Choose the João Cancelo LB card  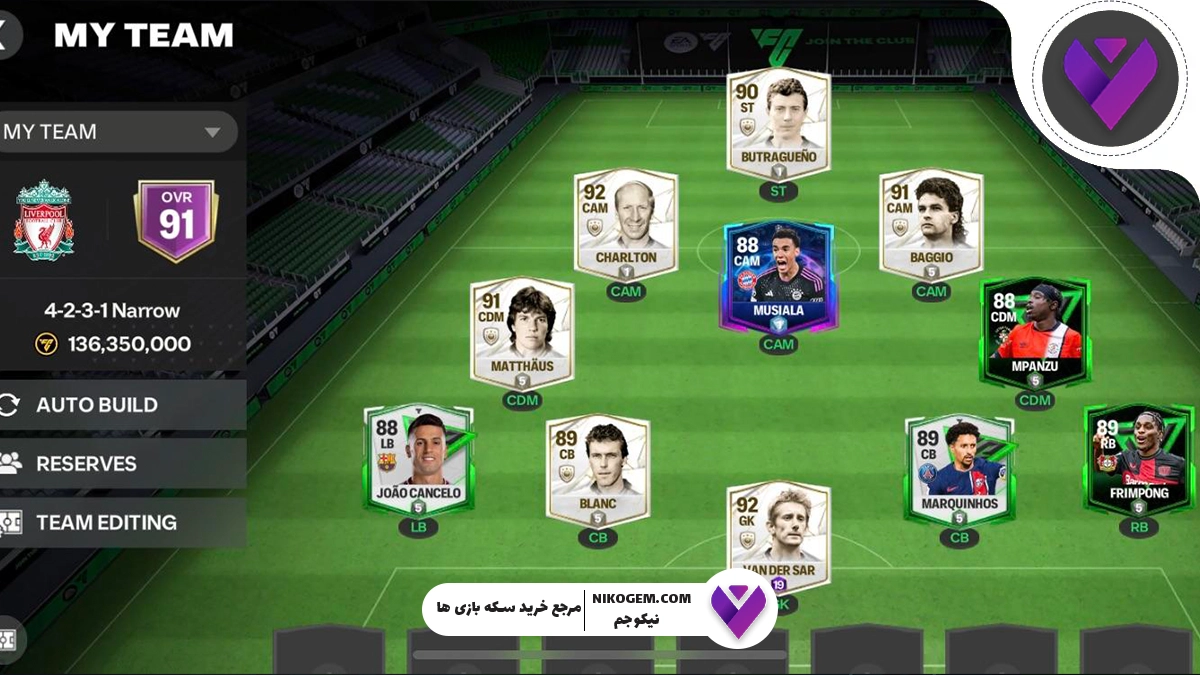418,460
